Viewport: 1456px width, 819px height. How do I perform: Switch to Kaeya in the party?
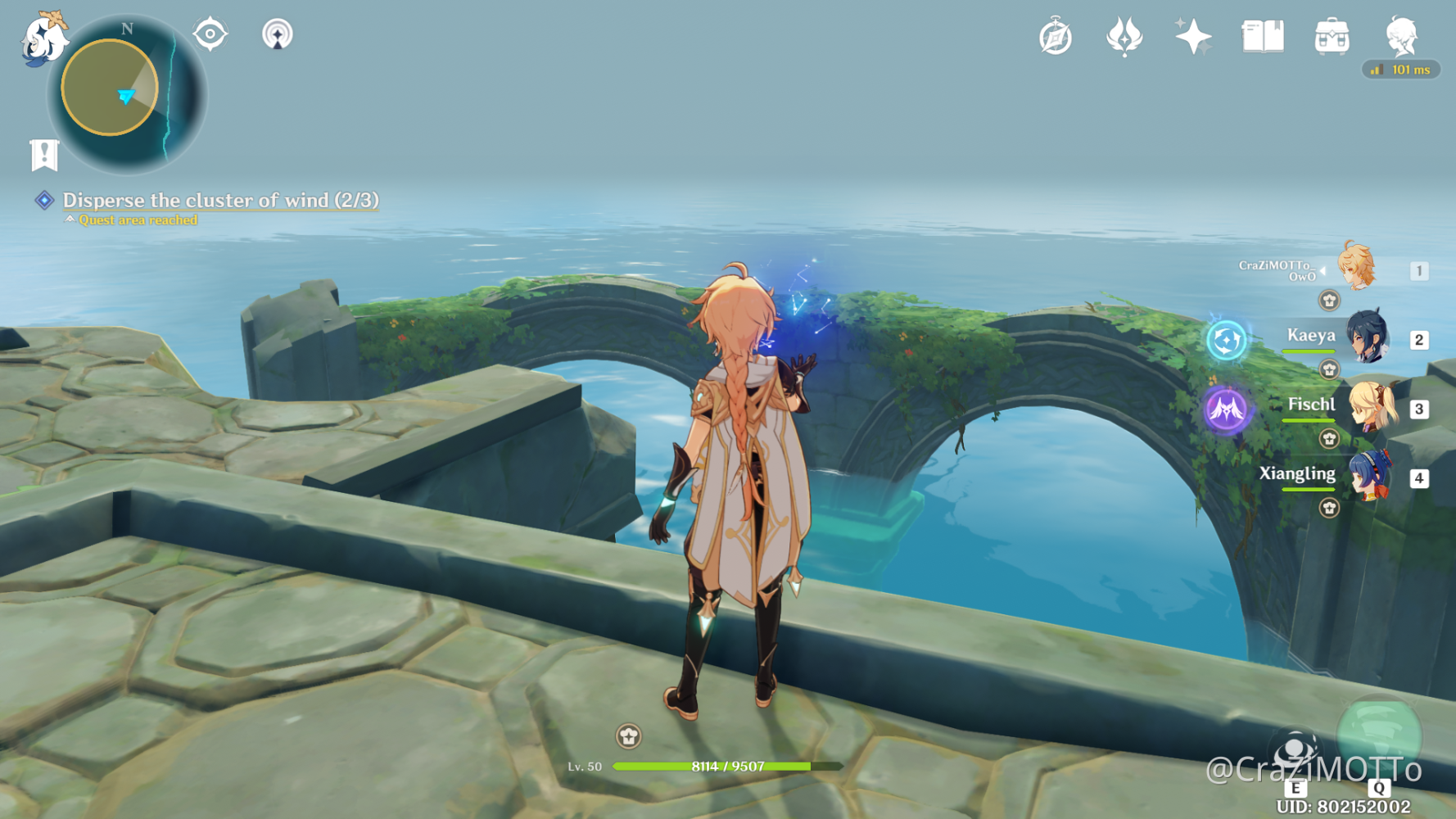tap(1366, 337)
